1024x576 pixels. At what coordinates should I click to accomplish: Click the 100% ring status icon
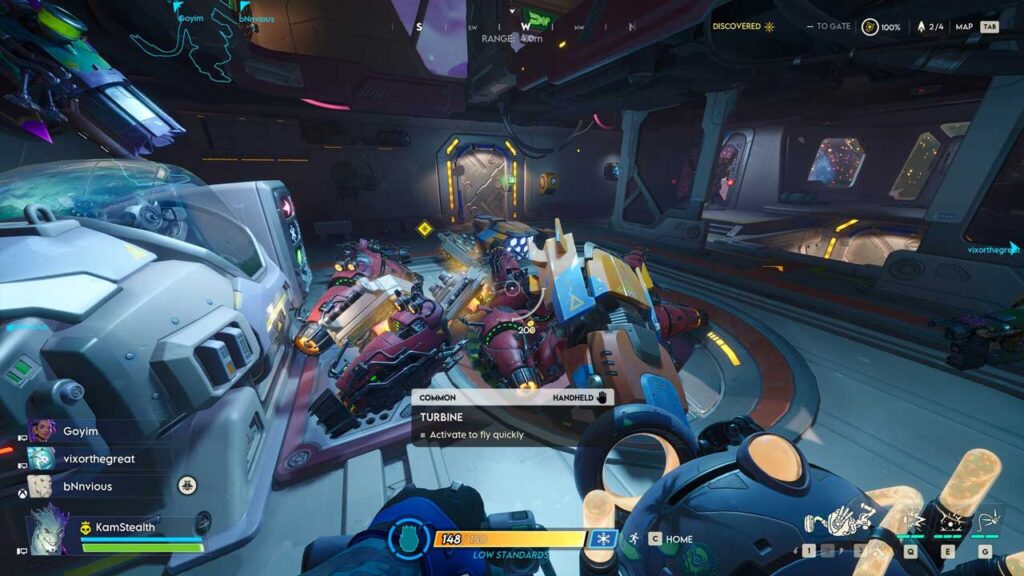871,27
